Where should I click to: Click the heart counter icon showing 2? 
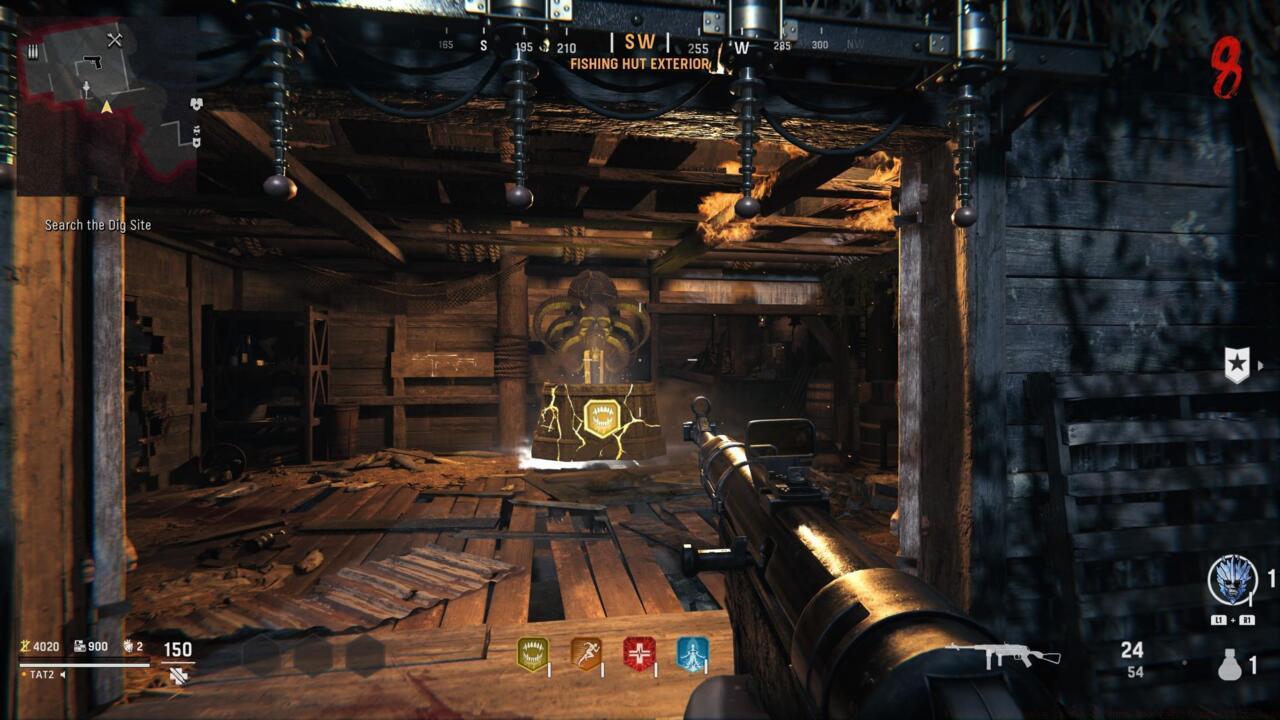click(x=128, y=647)
